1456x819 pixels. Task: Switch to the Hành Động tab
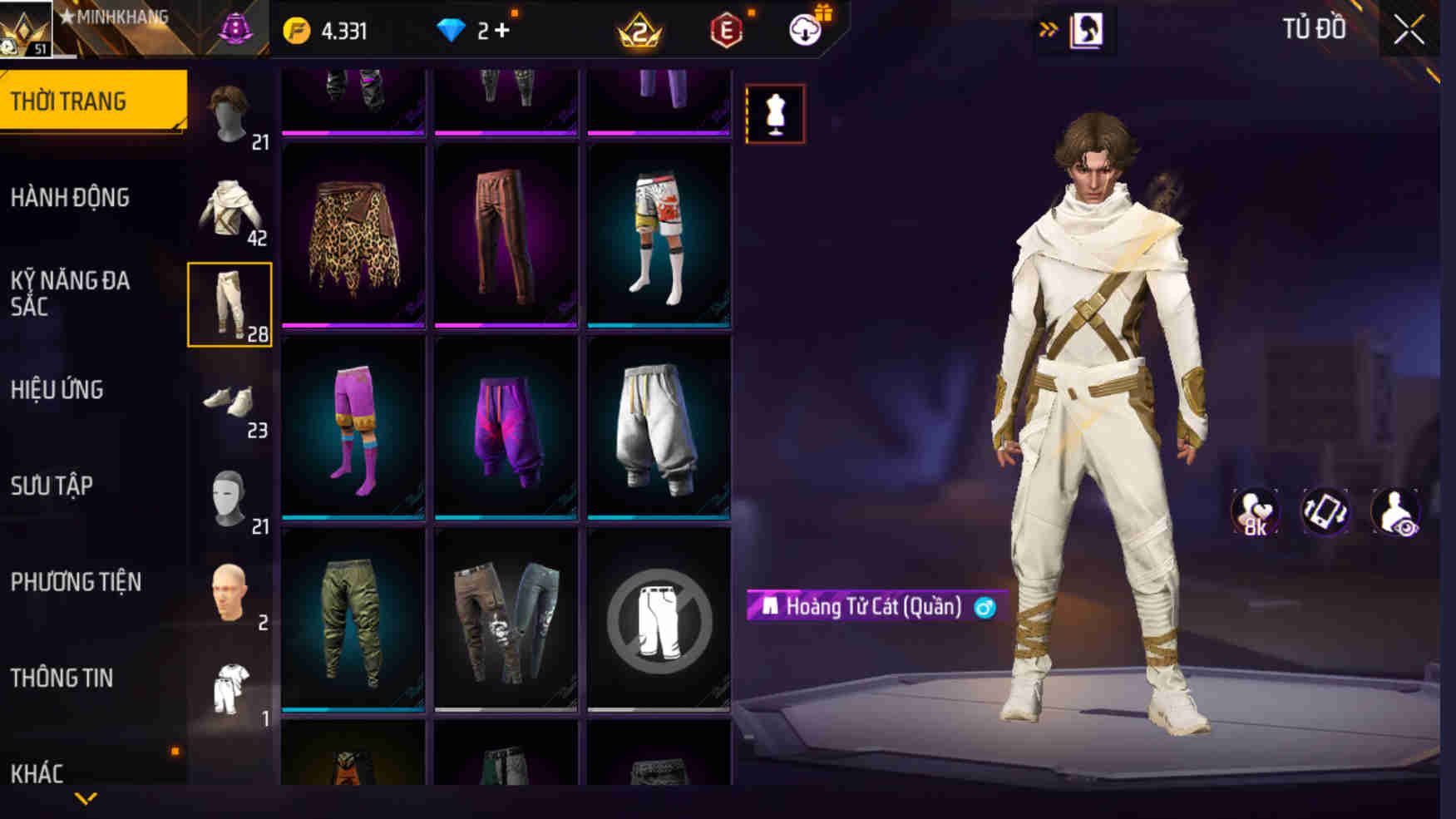[x=71, y=198]
